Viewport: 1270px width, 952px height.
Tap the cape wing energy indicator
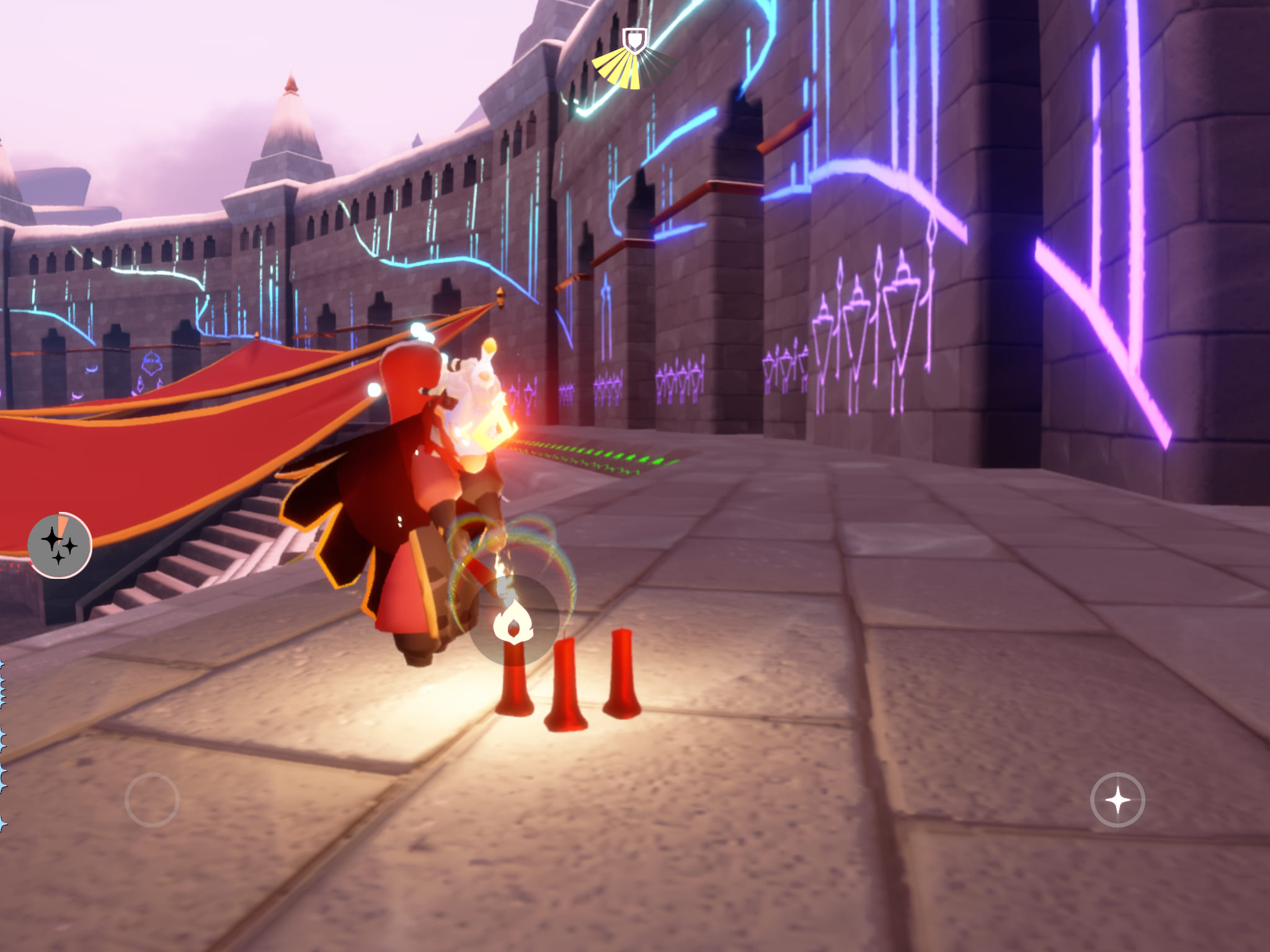coord(634,61)
